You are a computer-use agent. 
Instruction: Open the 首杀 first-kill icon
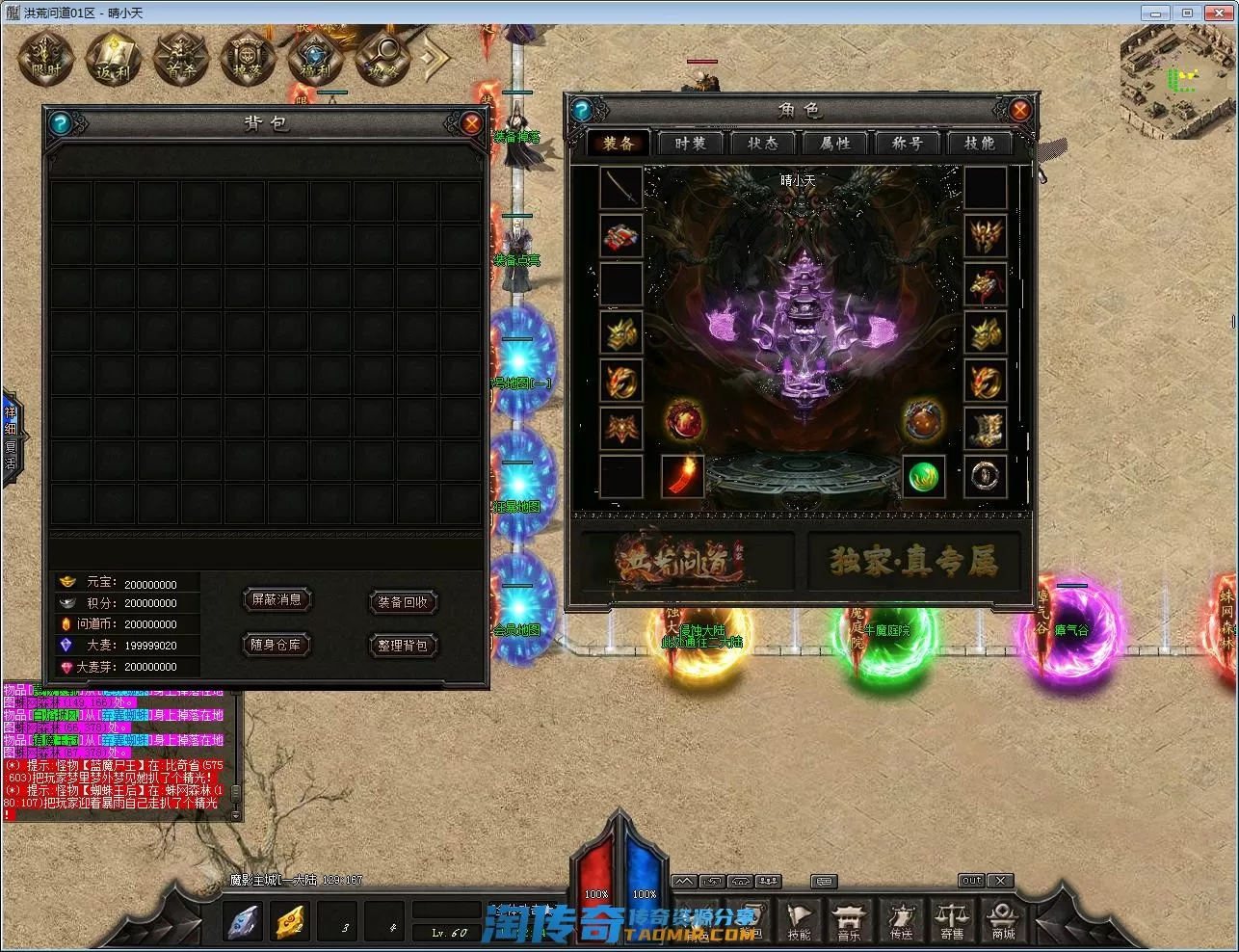(181, 58)
